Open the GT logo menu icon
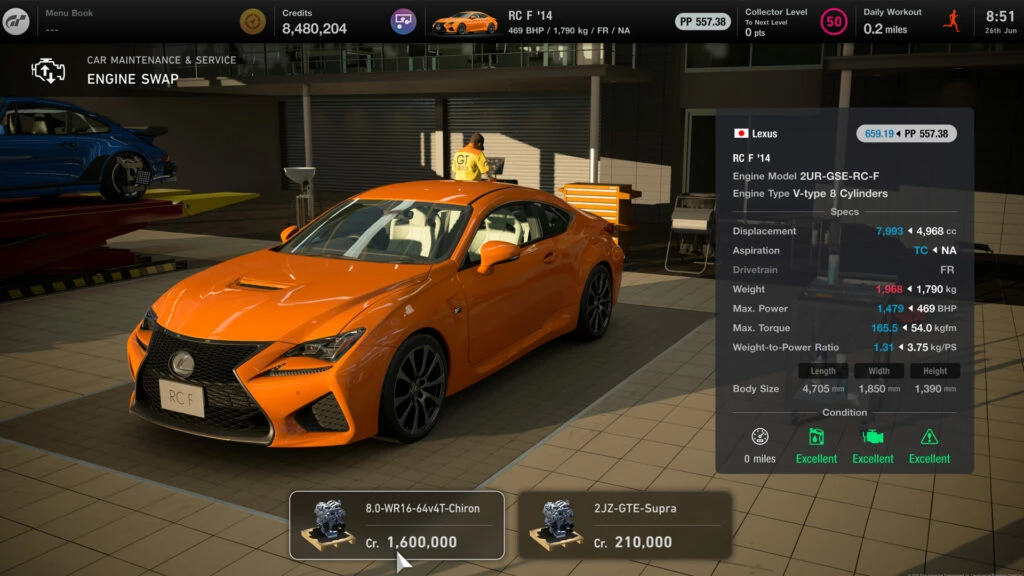Image resolution: width=1024 pixels, height=576 pixels. 16,21
